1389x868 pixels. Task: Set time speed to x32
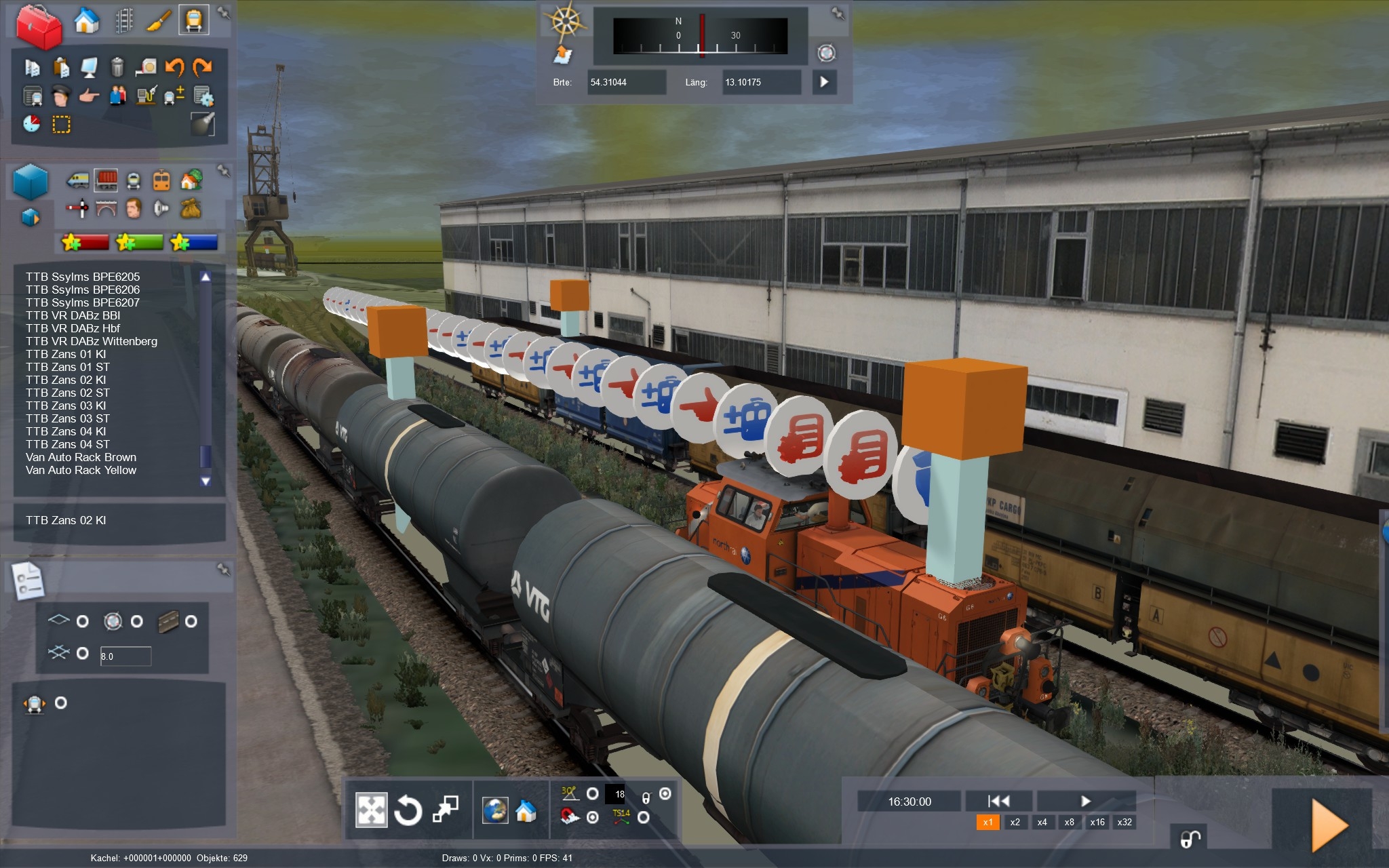(1124, 822)
